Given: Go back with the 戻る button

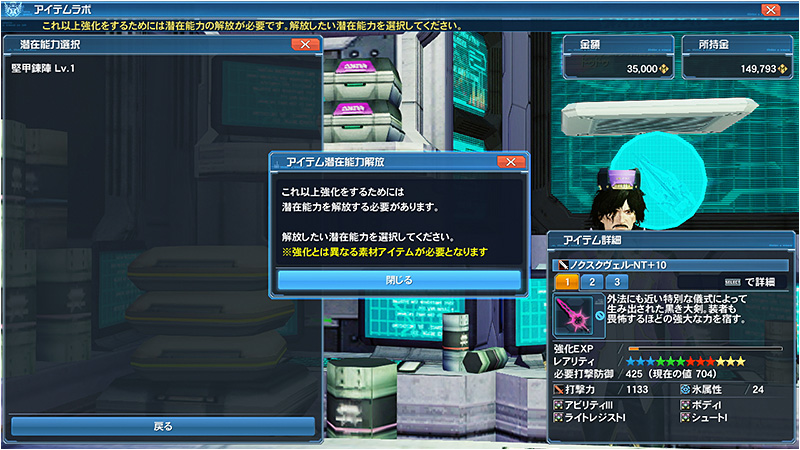Looking at the screenshot, I should pyautogui.click(x=163, y=426).
